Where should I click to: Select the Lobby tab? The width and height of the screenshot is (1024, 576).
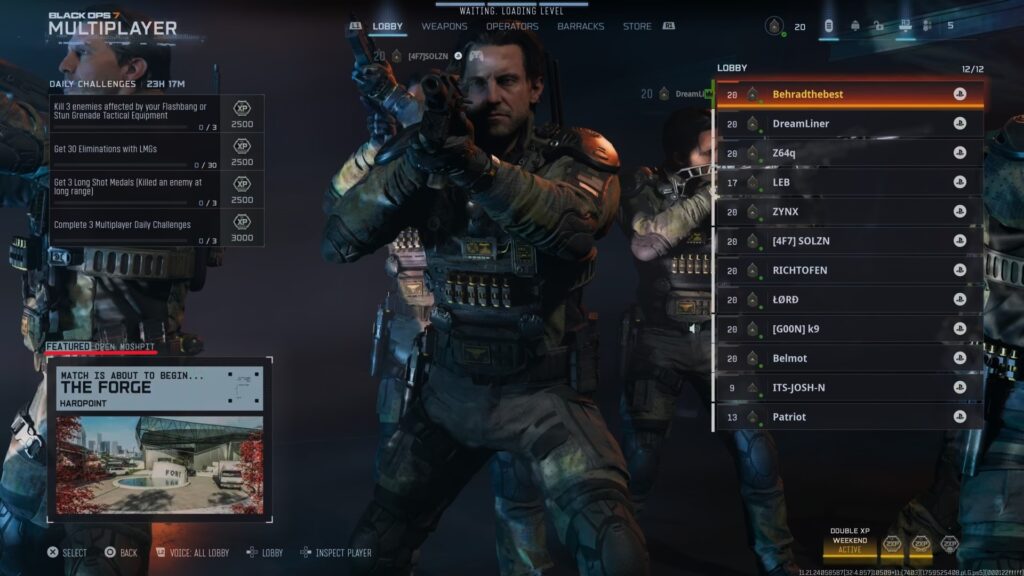[387, 26]
